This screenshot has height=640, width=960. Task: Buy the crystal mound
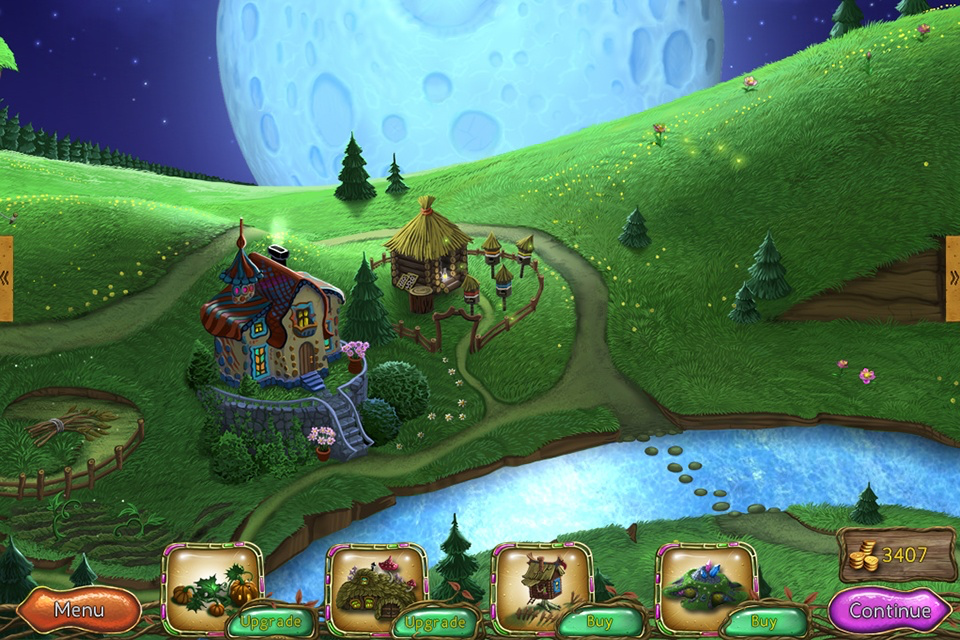tap(764, 622)
